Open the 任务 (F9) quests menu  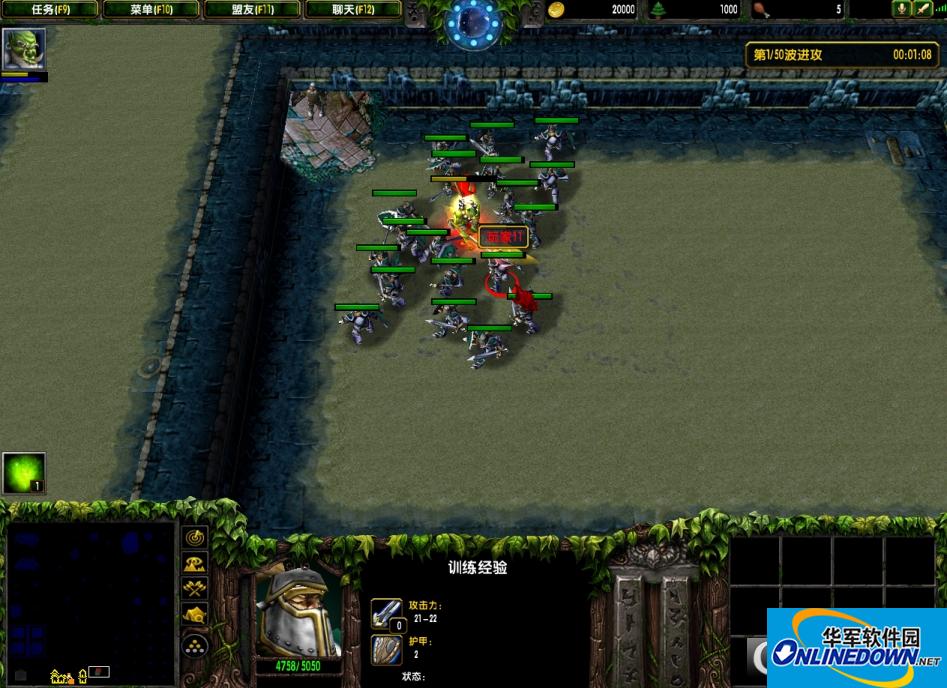coord(50,10)
